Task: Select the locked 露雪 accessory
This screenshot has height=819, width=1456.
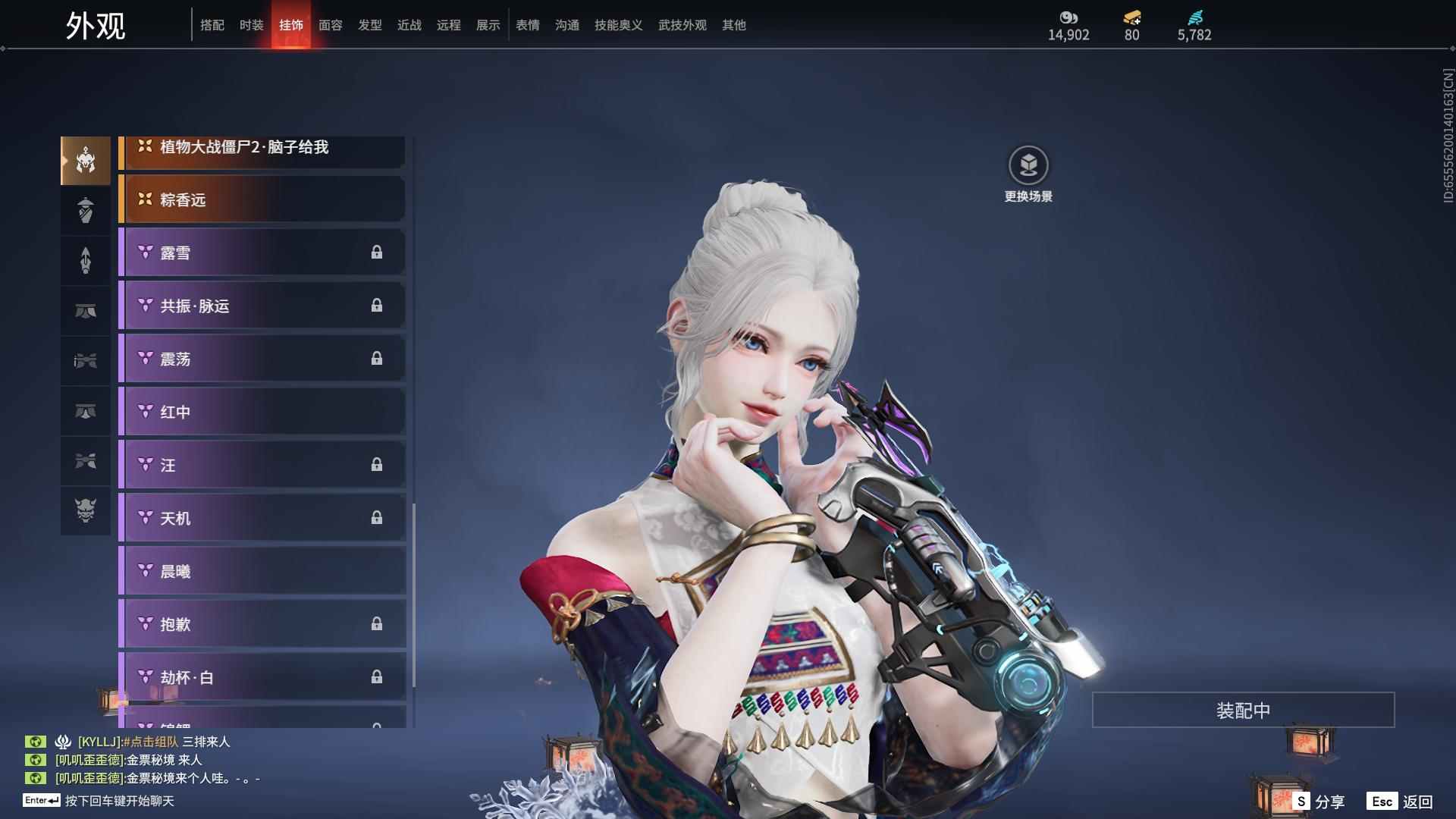Action: point(262,253)
